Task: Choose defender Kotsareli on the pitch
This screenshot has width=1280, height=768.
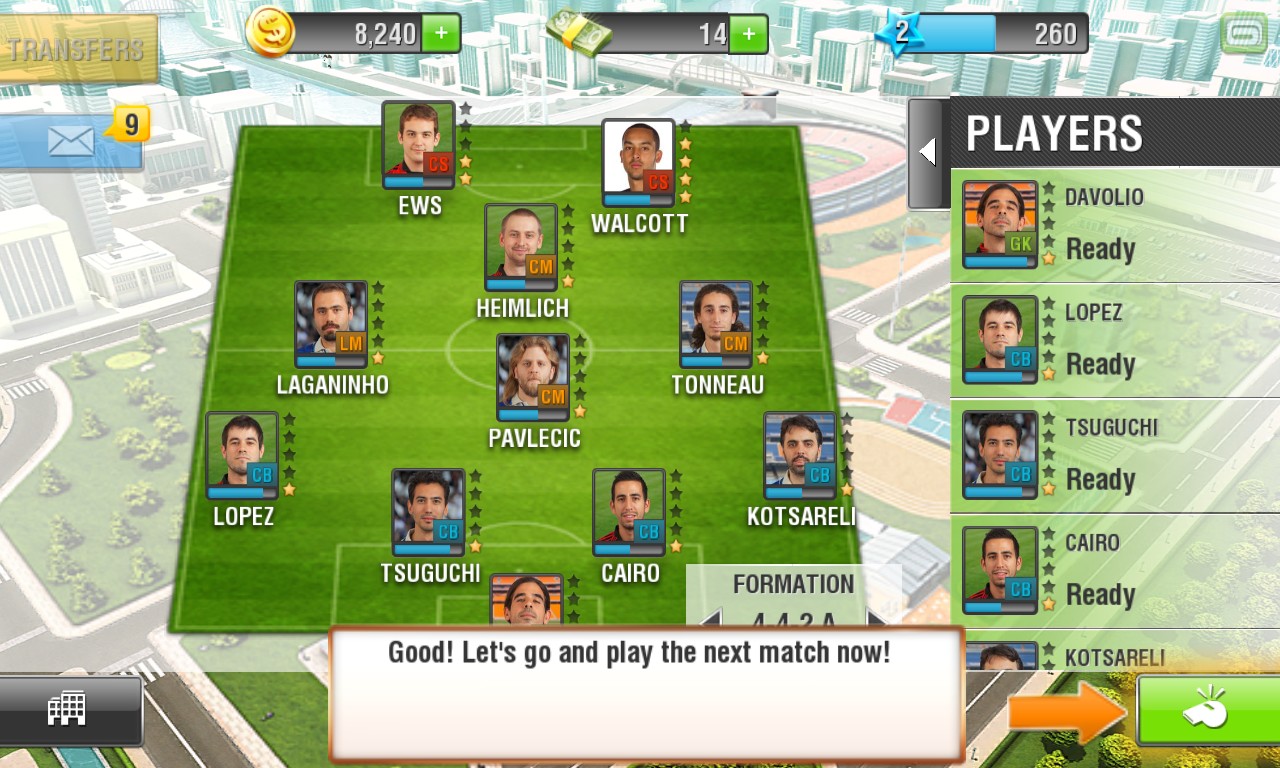Action: pos(800,456)
